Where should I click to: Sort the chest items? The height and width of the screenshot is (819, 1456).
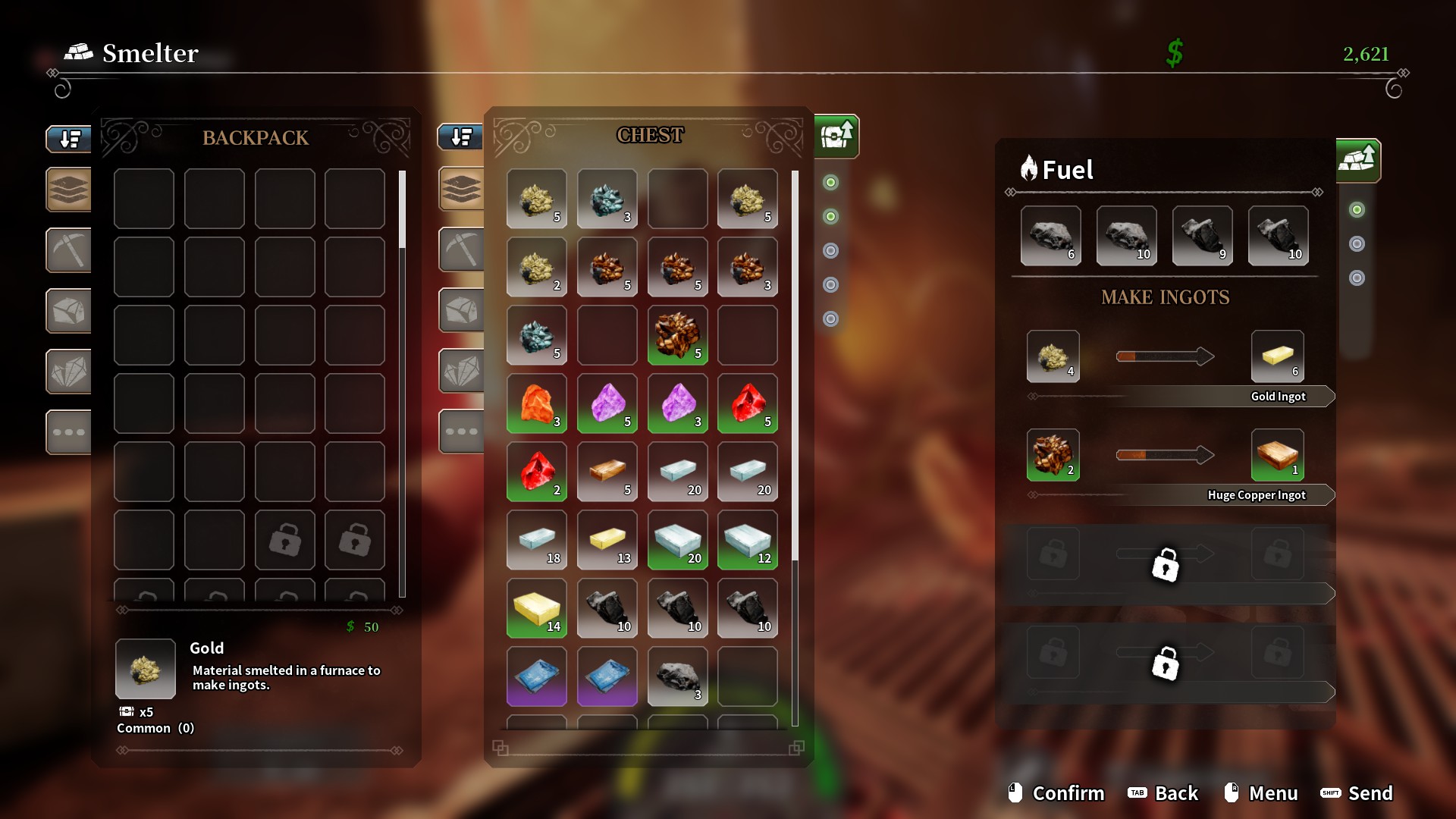pyautogui.click(x=460, y=137)
